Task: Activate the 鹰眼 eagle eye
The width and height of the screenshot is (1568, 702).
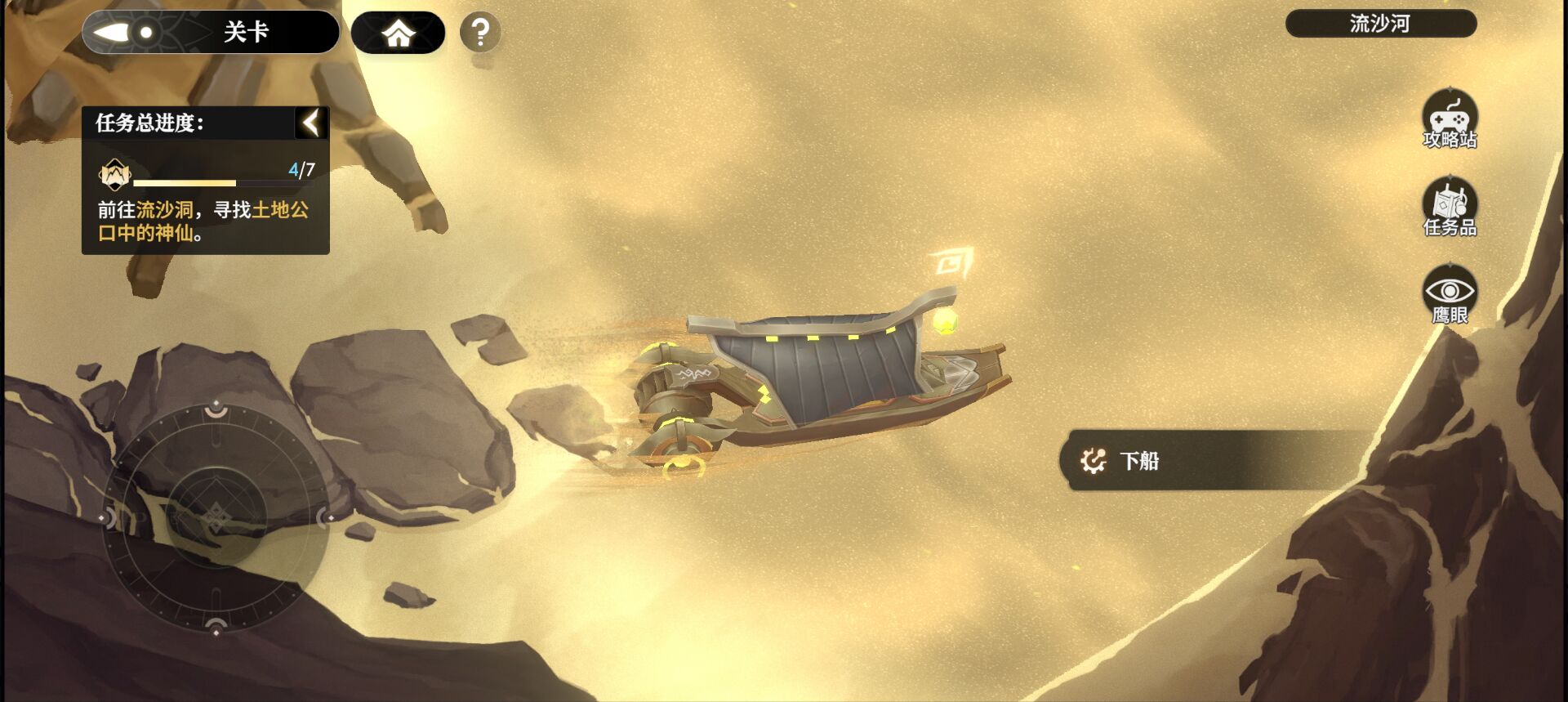Action: [1450, 296]
